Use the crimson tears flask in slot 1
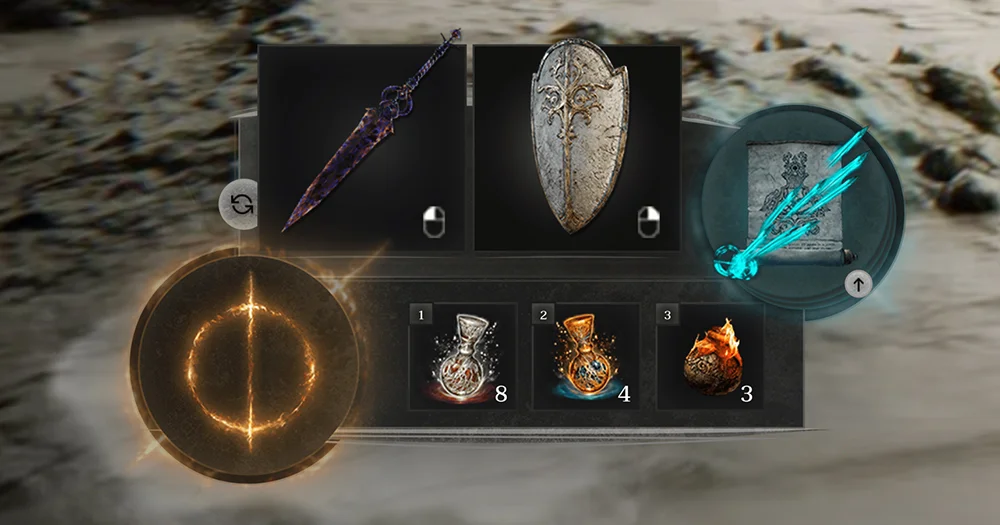 pos(462,357)
